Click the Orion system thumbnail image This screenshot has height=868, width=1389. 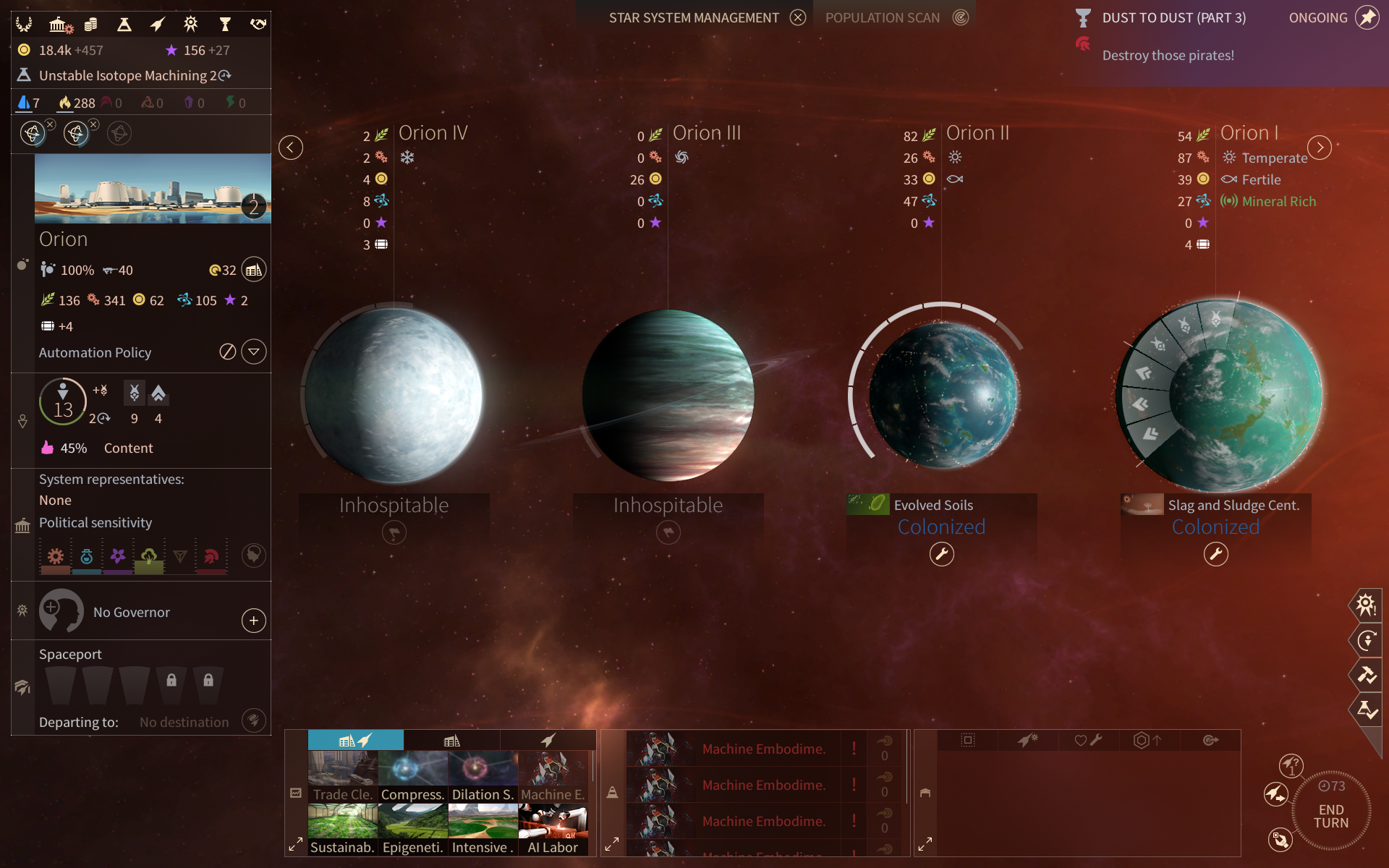point(153,189)
